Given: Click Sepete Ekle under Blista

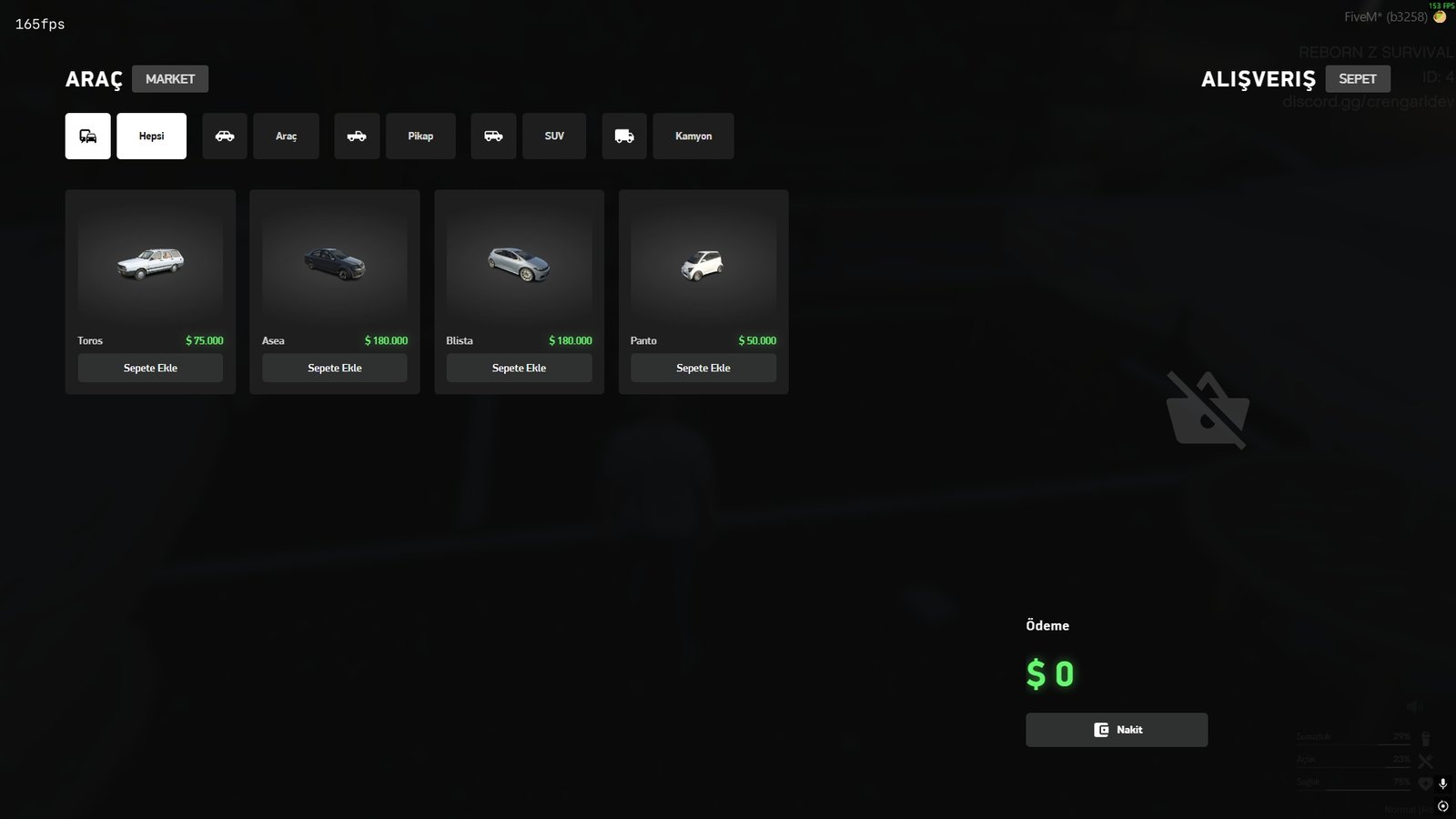Looking at the screenshot, I should pyautogui.click(x=519, y=368).
